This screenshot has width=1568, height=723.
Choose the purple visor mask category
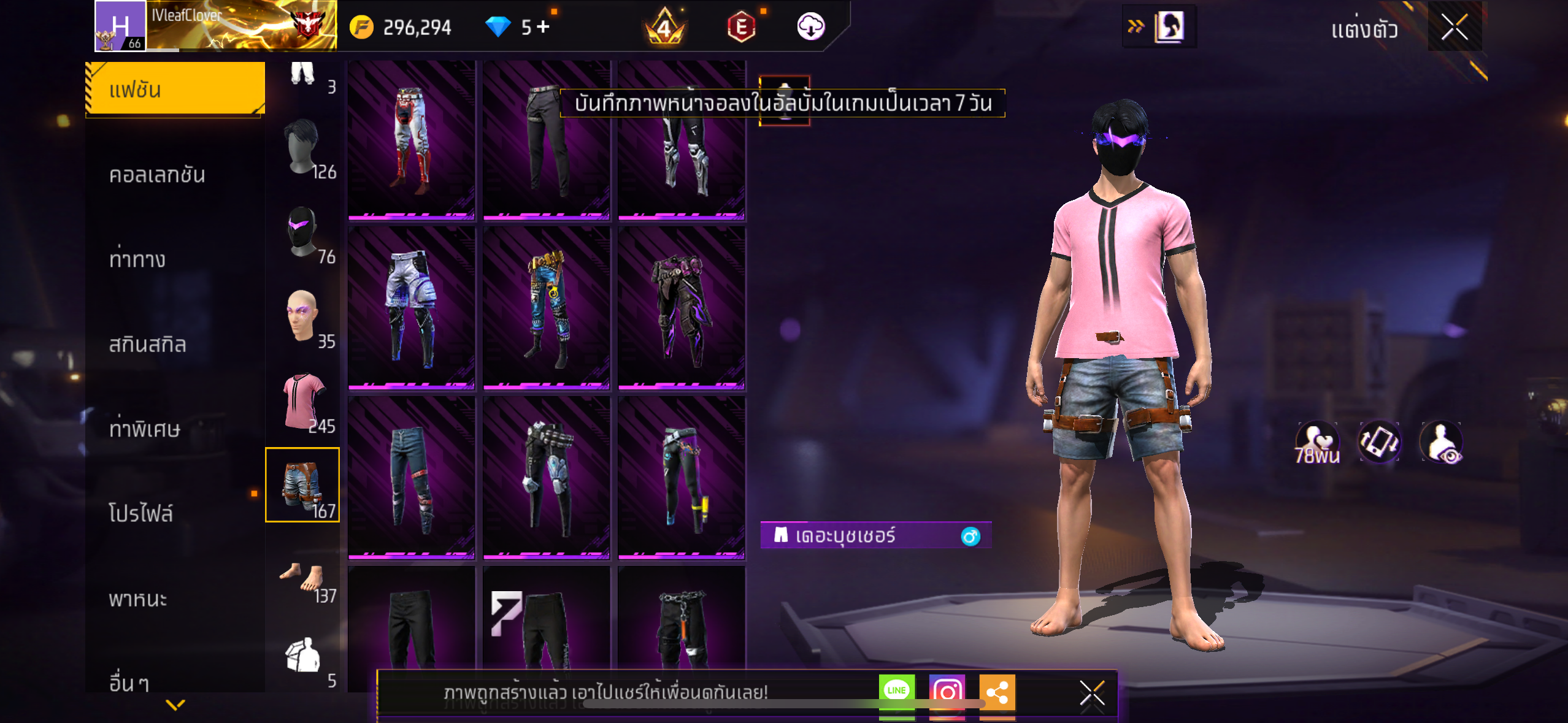(303, 232)
